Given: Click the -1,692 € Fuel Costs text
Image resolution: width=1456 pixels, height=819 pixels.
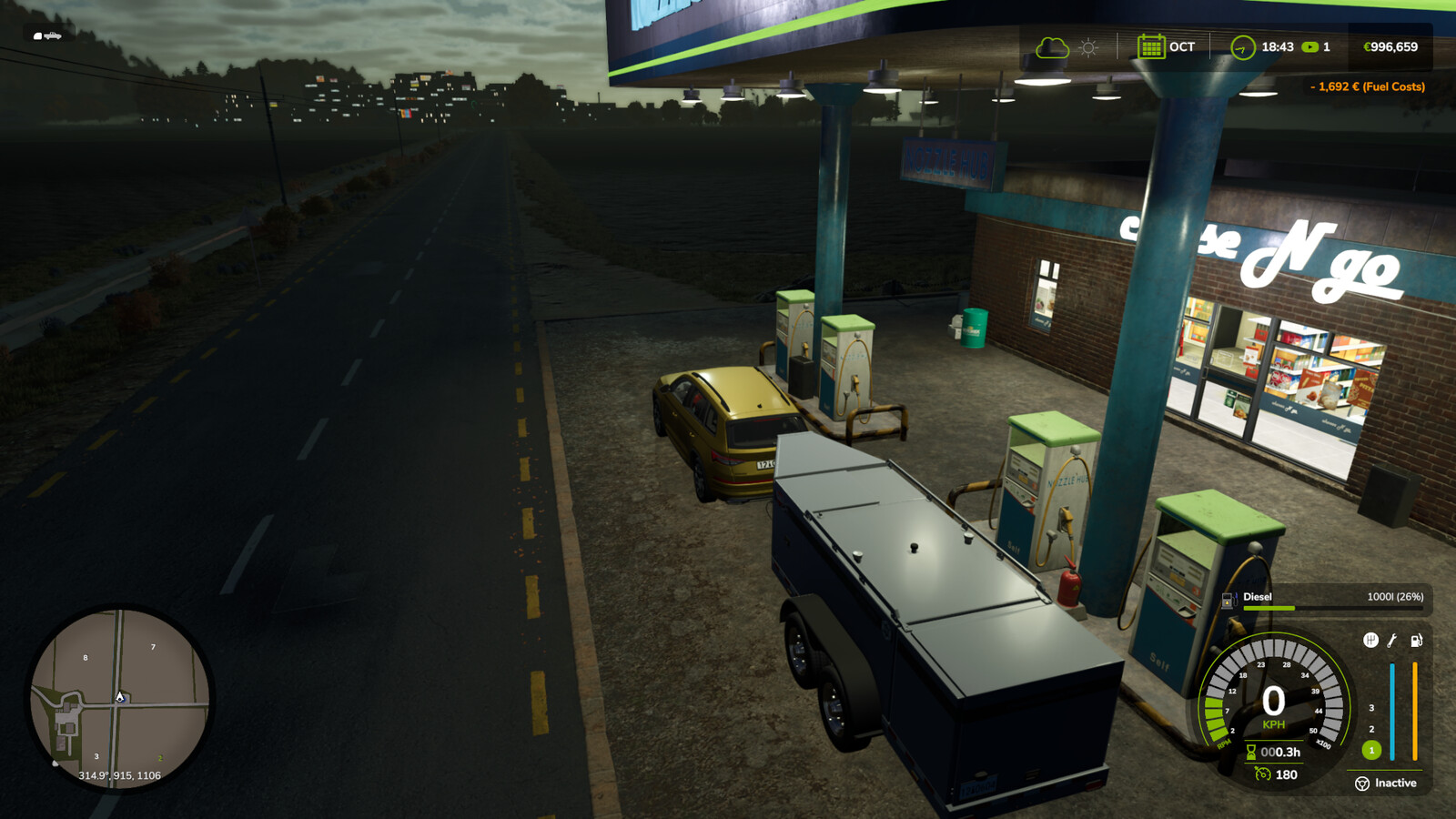Looking at the screenshot, I should pos(1370,86).
